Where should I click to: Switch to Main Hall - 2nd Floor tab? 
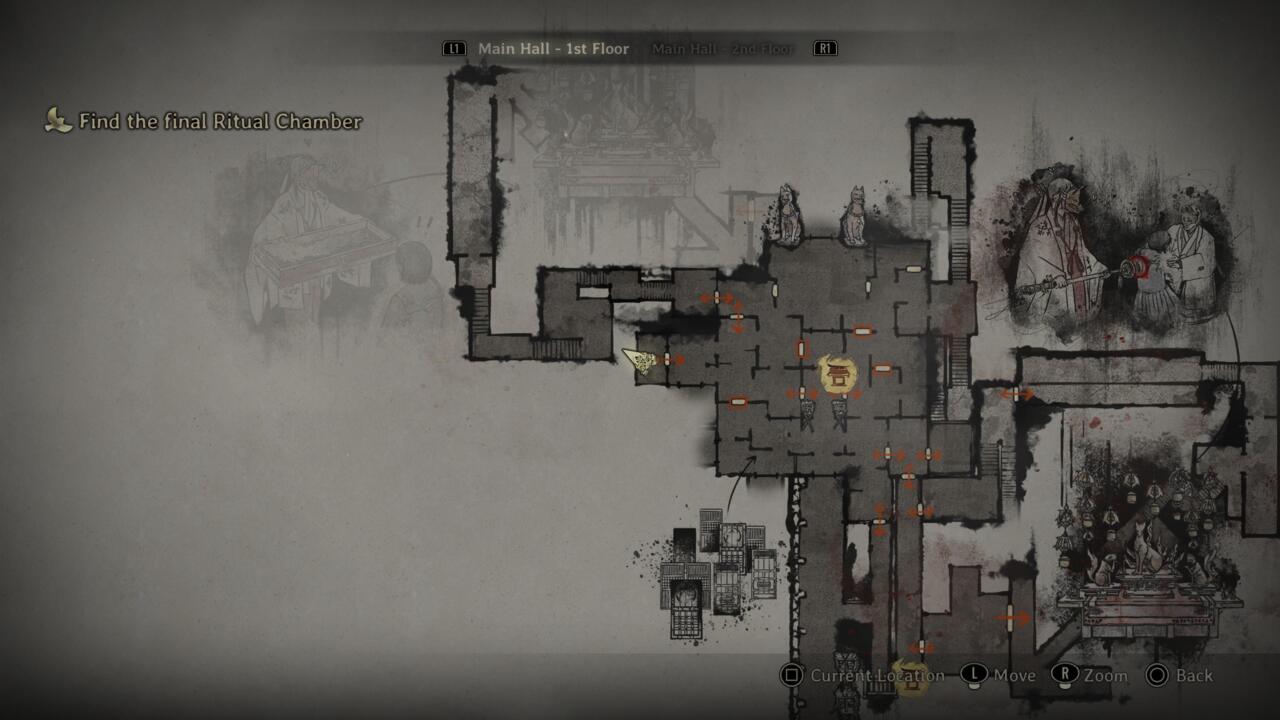[x=723, y=49]
